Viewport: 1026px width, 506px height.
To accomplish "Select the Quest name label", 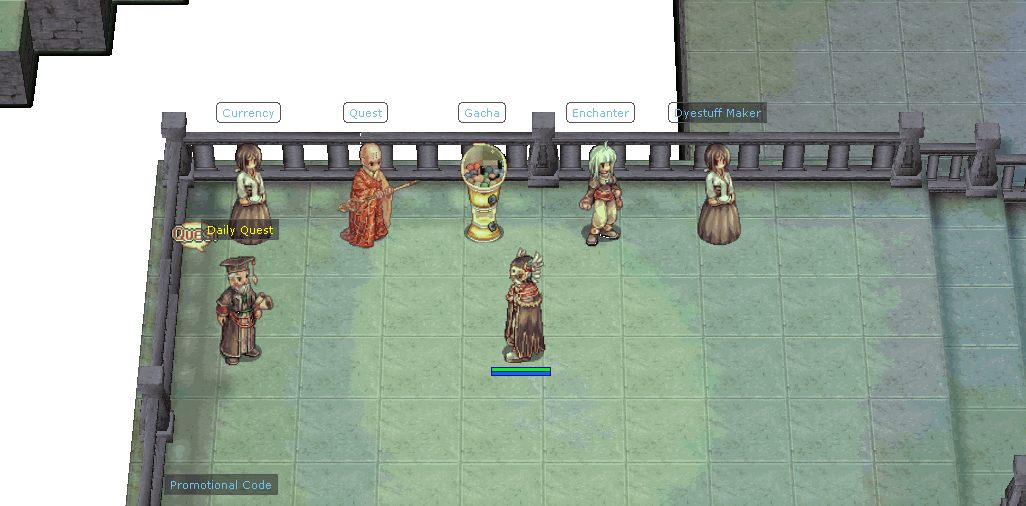I will pos(365,113).
